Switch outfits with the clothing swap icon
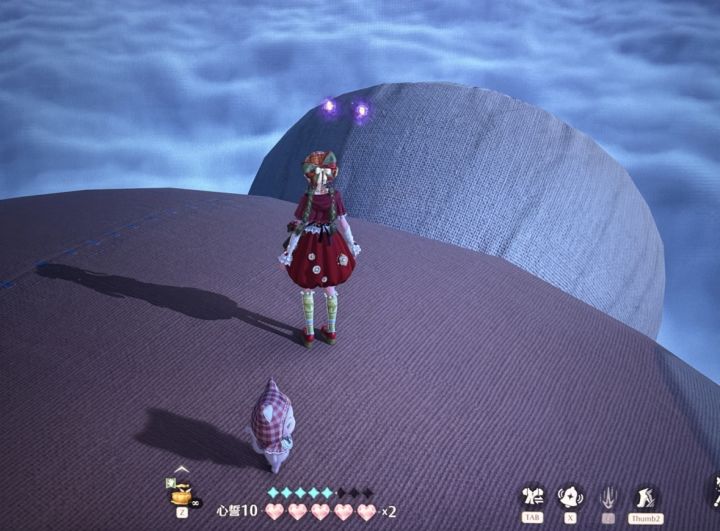This screenshot has height=531, width=720. tap(532, 496)
